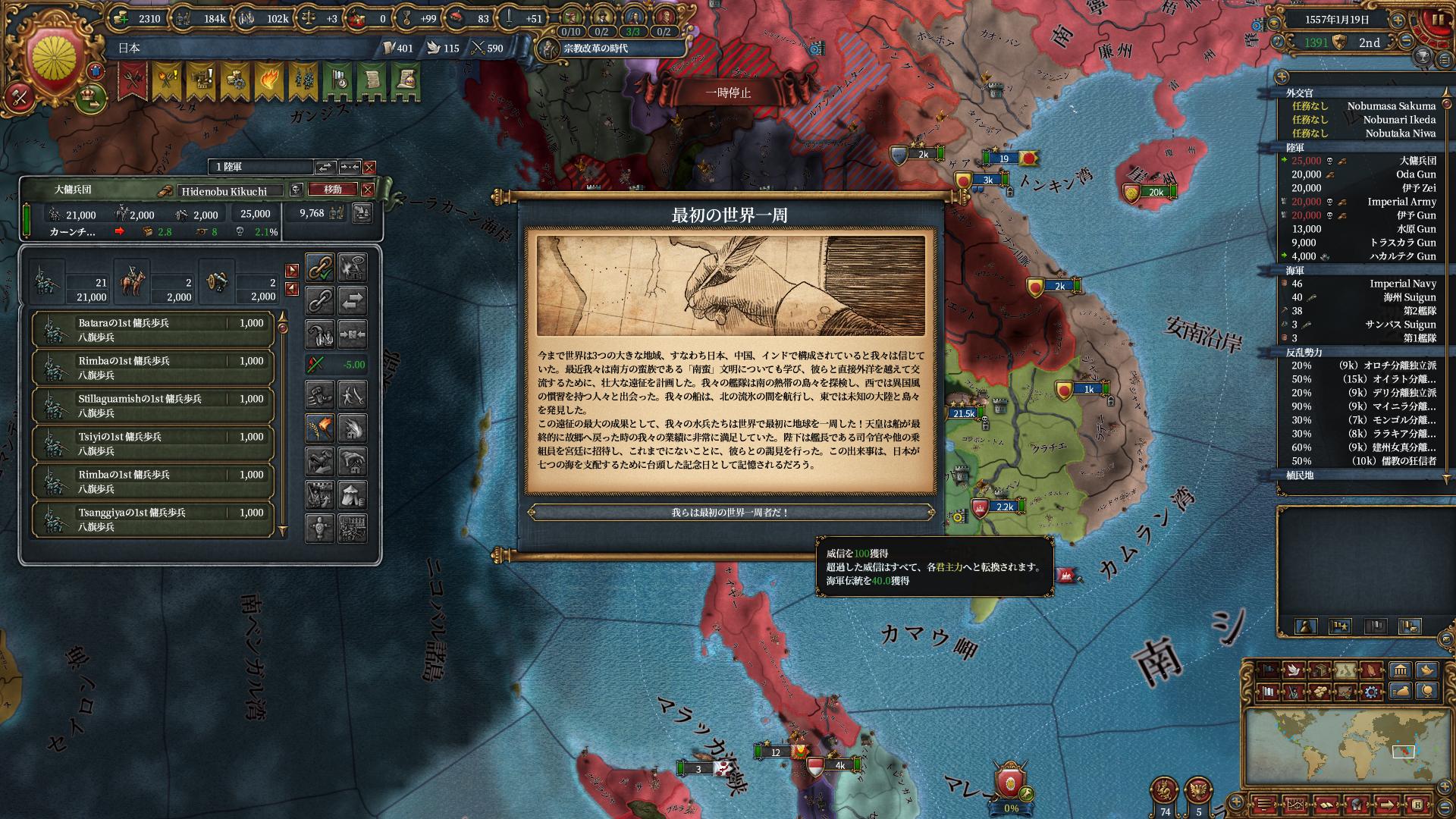Close the 大傭兵団 army panel

pyautogui.click(x=368, y=190)
